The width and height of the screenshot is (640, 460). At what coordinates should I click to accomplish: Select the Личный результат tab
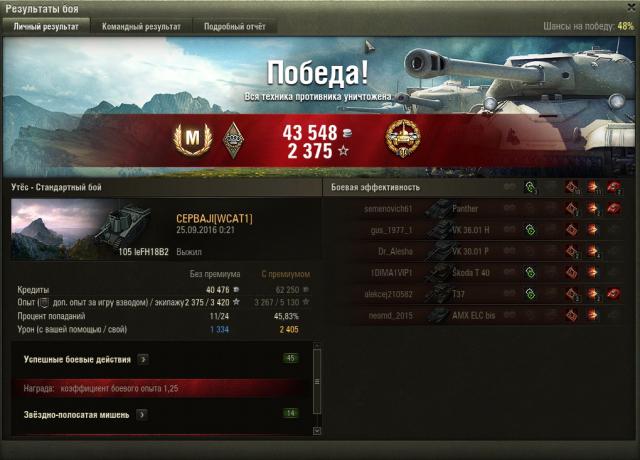point(45,27)
